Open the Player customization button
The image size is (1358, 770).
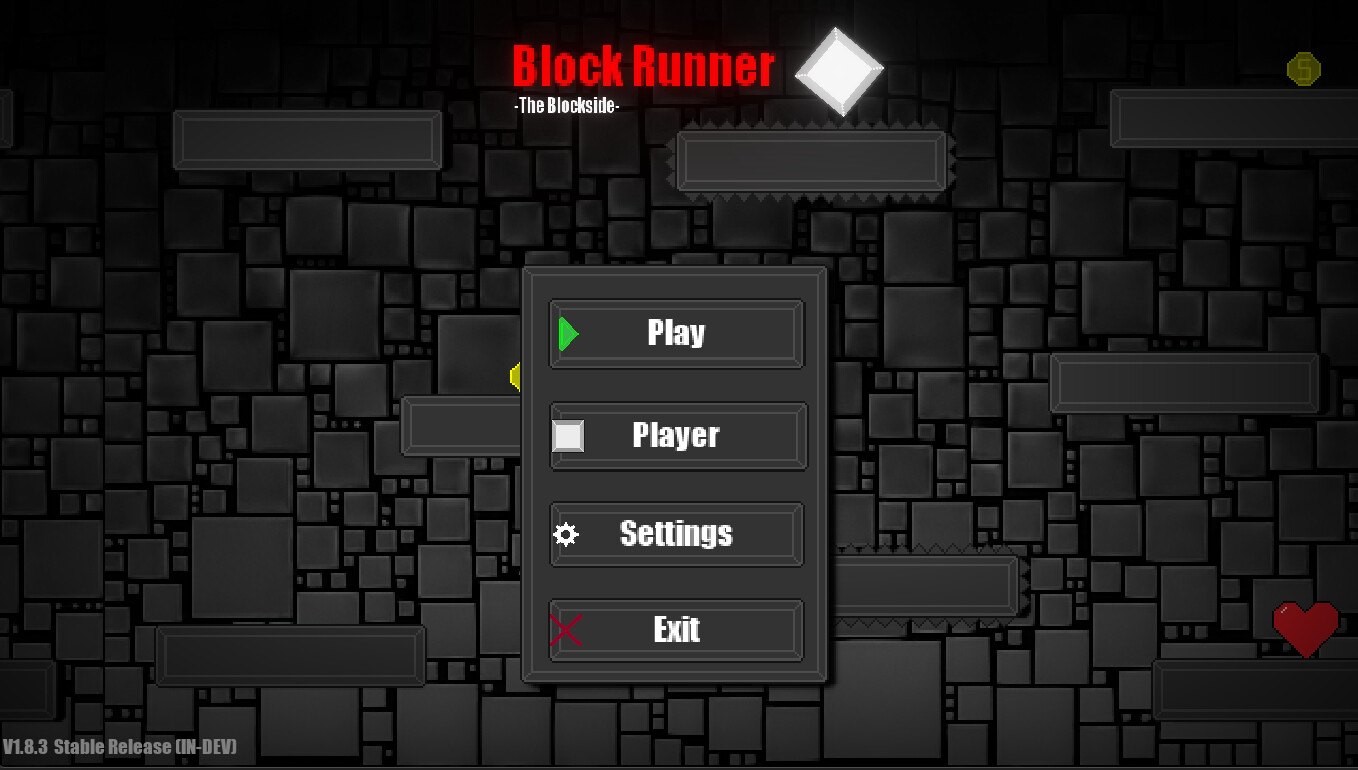point(676,435)
